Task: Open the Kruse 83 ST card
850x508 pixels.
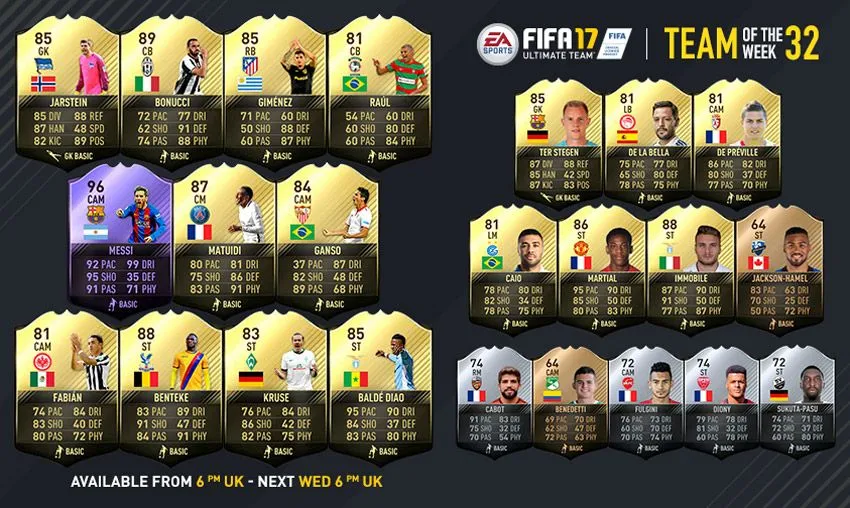Action: click(273, 392)
